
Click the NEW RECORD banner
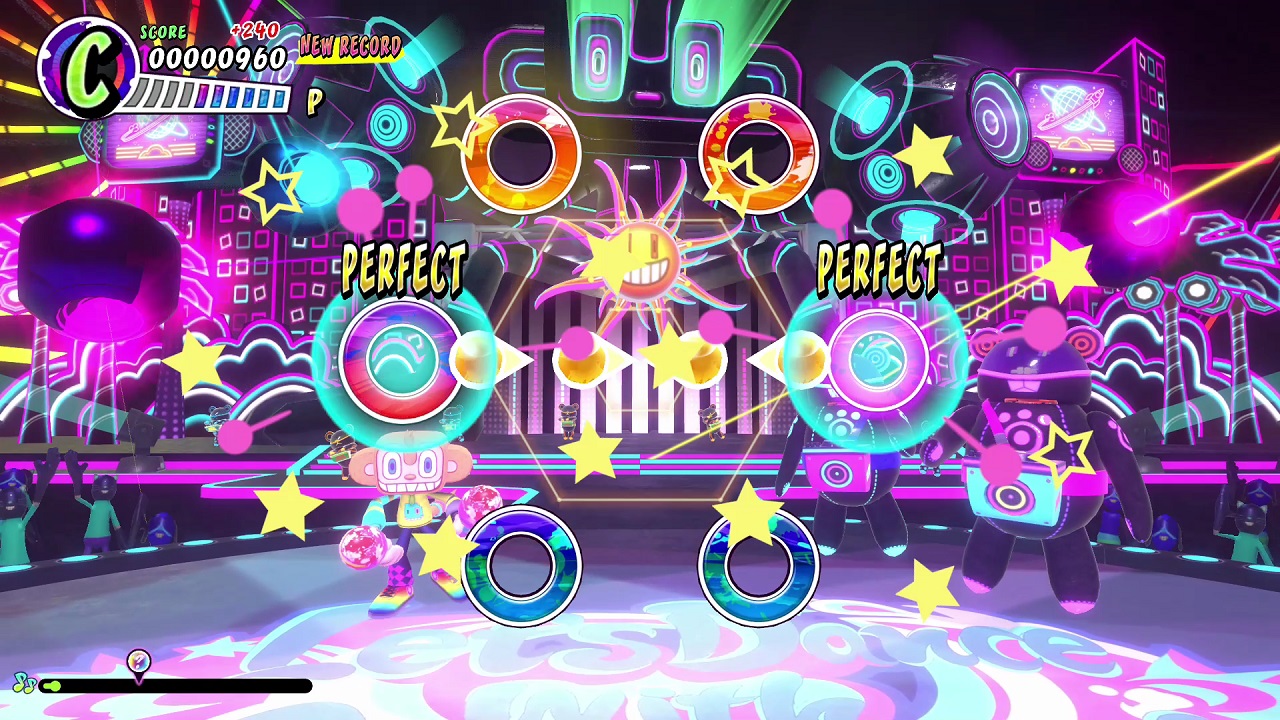[348, 47]
